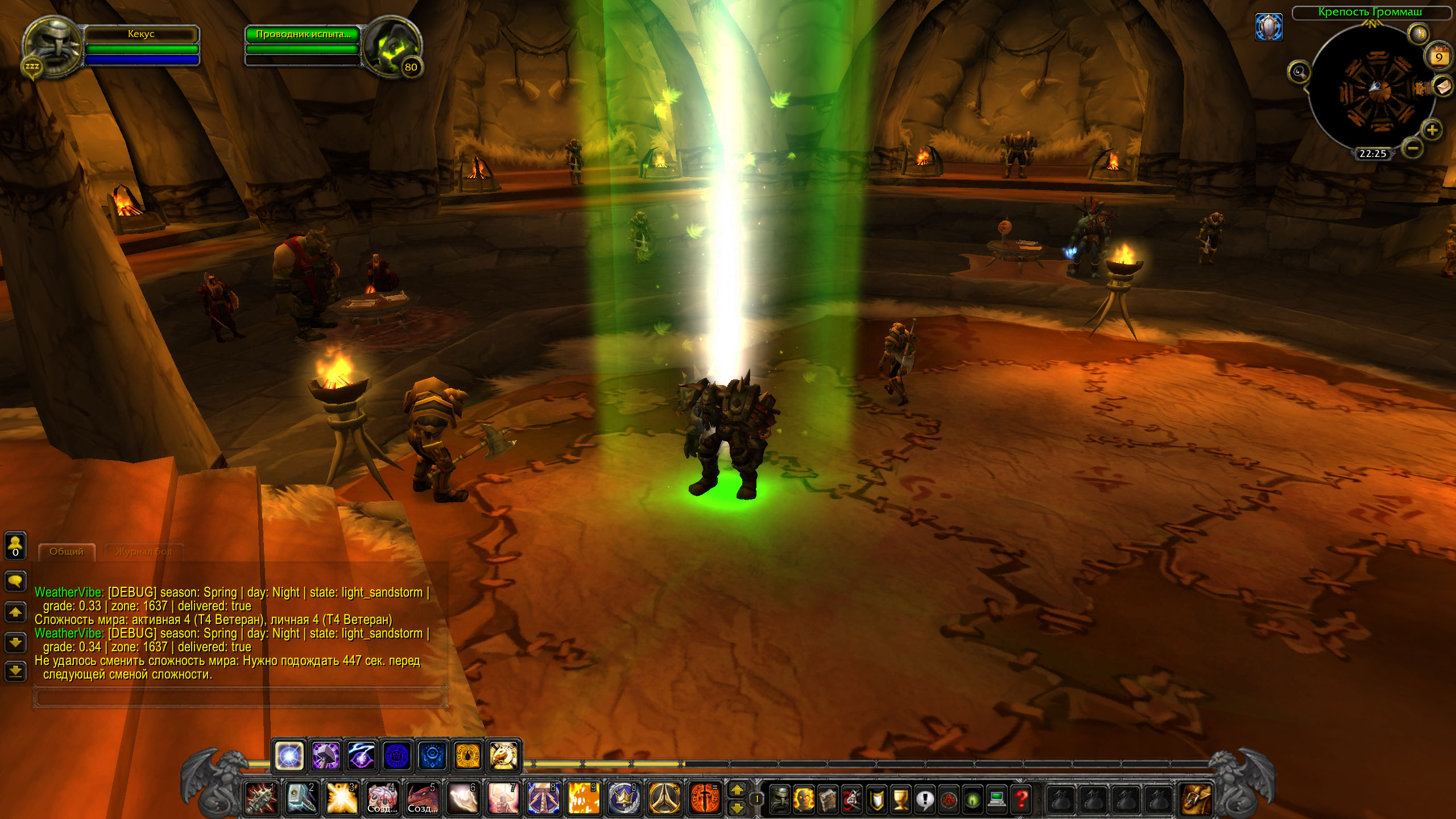Image resolution: width=1456 pixels, height=819 pixels.
Task: Open the brown leather backpack
Action: pyautogui.click(x=1196, y=799)
